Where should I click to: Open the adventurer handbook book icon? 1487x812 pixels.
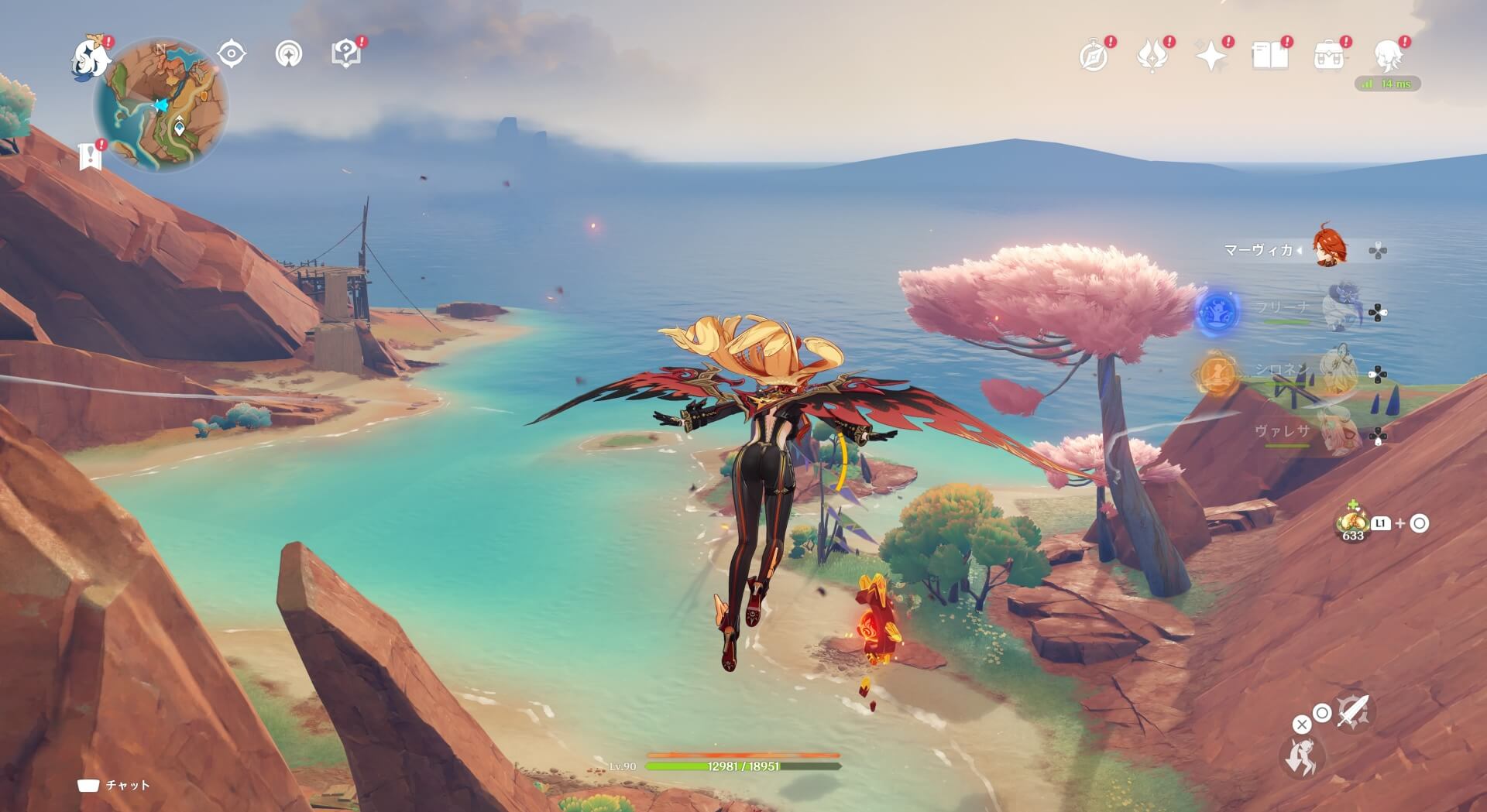tap(1270, 56)
